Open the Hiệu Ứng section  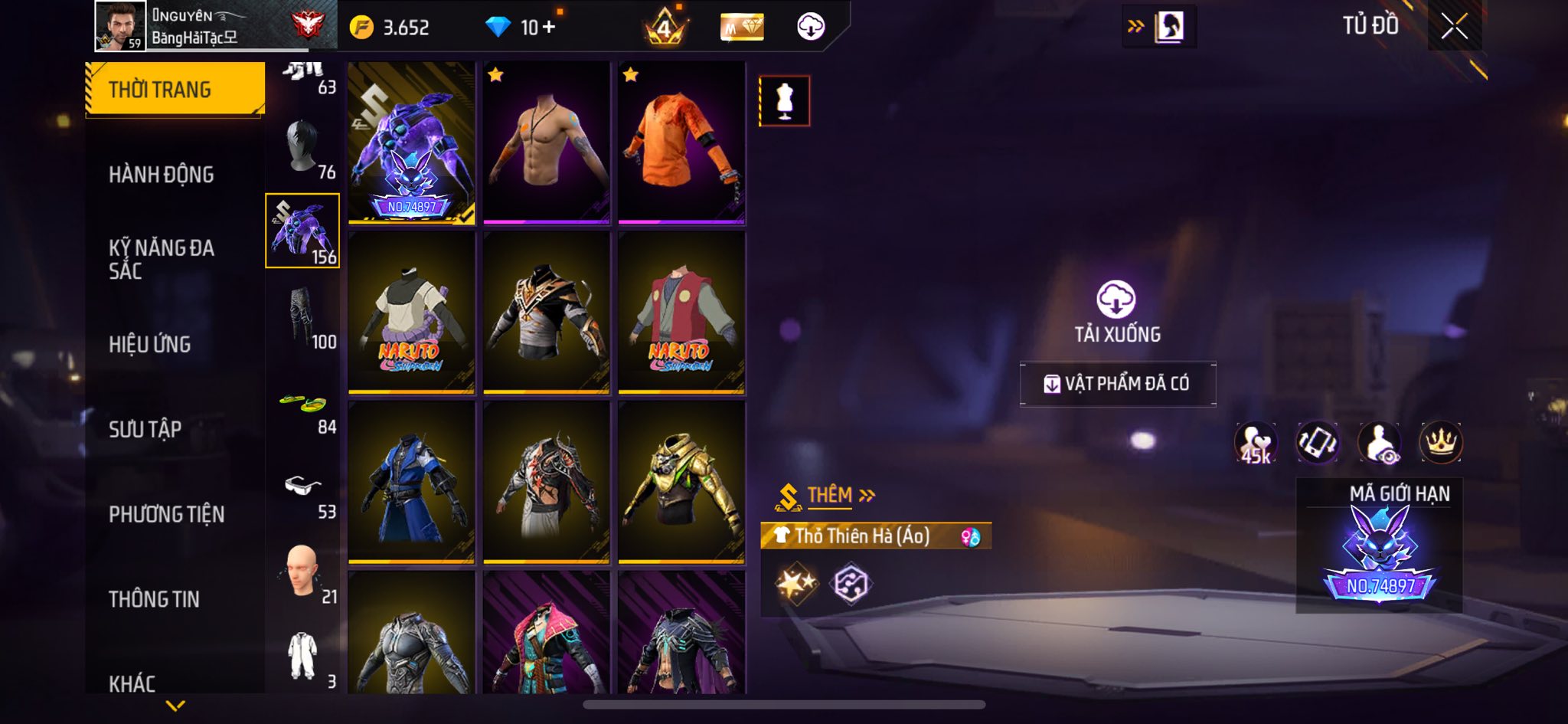pyautogui.click(x=150, y=344)
